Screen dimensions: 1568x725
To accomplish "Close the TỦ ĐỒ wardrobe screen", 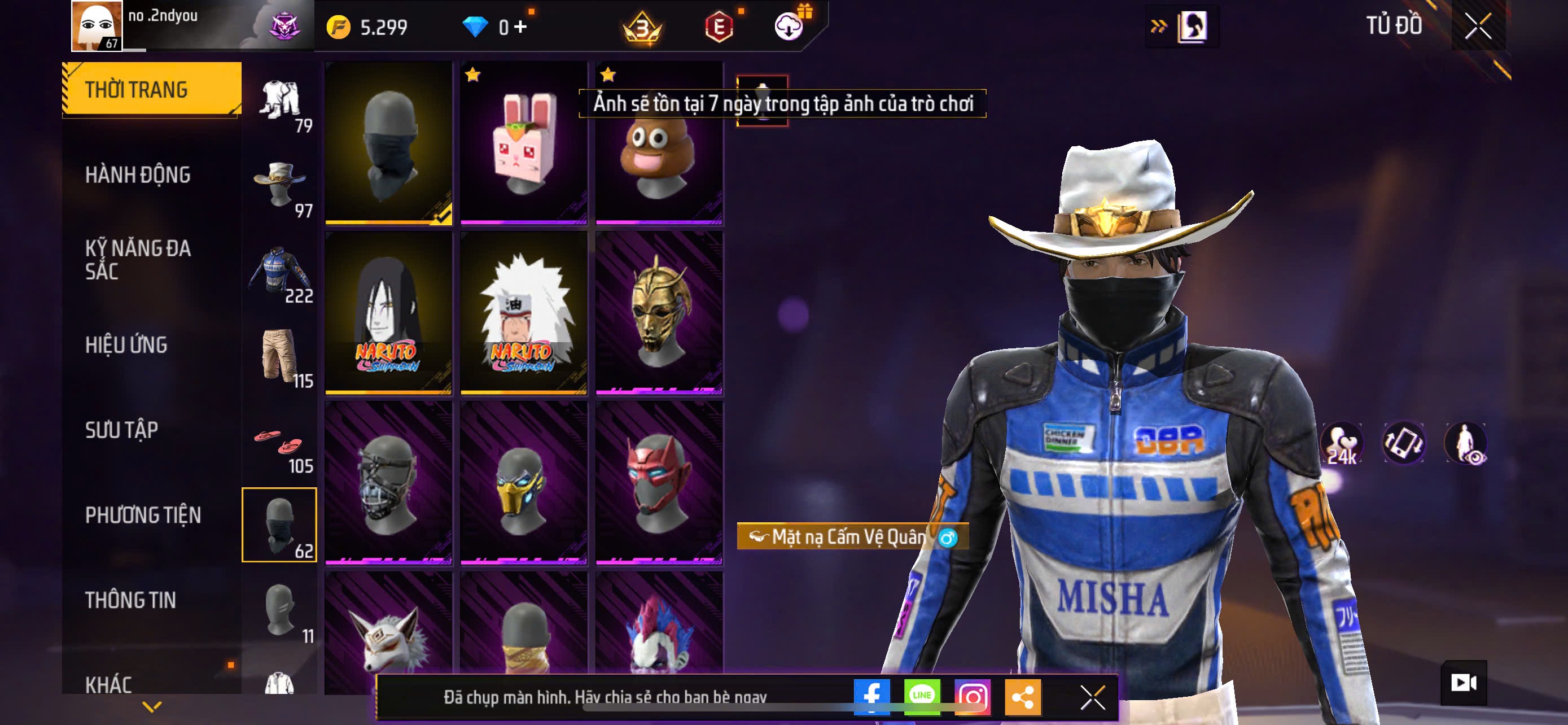I will (1477, 26).
